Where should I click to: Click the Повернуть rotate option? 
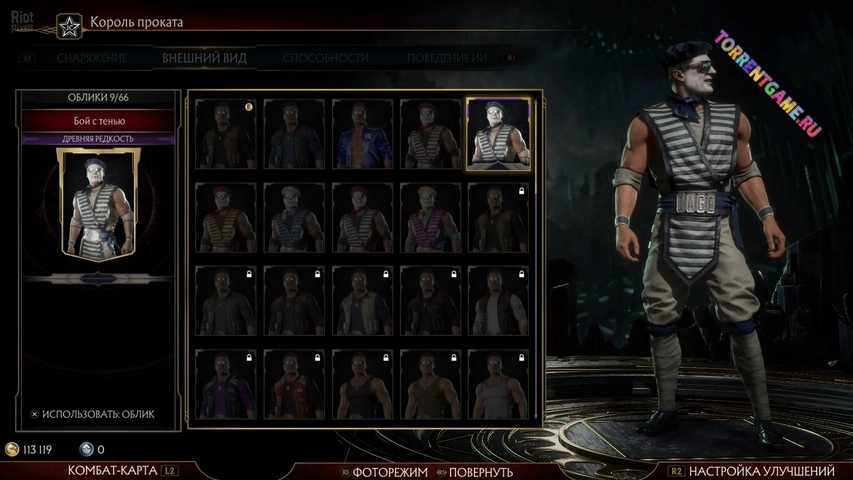coord(480,472)
